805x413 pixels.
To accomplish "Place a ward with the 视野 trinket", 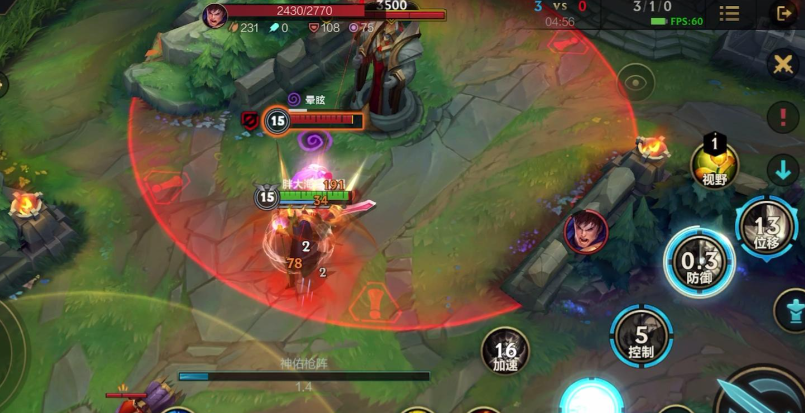I will pos(714,163).
